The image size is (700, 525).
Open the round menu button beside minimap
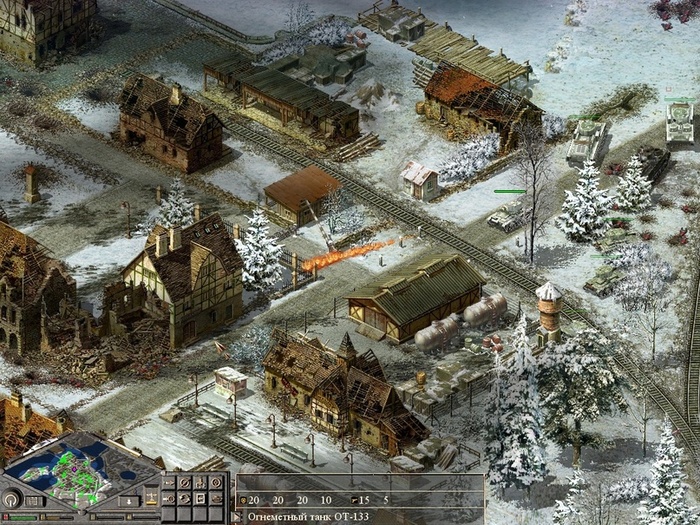click(10, 500)
